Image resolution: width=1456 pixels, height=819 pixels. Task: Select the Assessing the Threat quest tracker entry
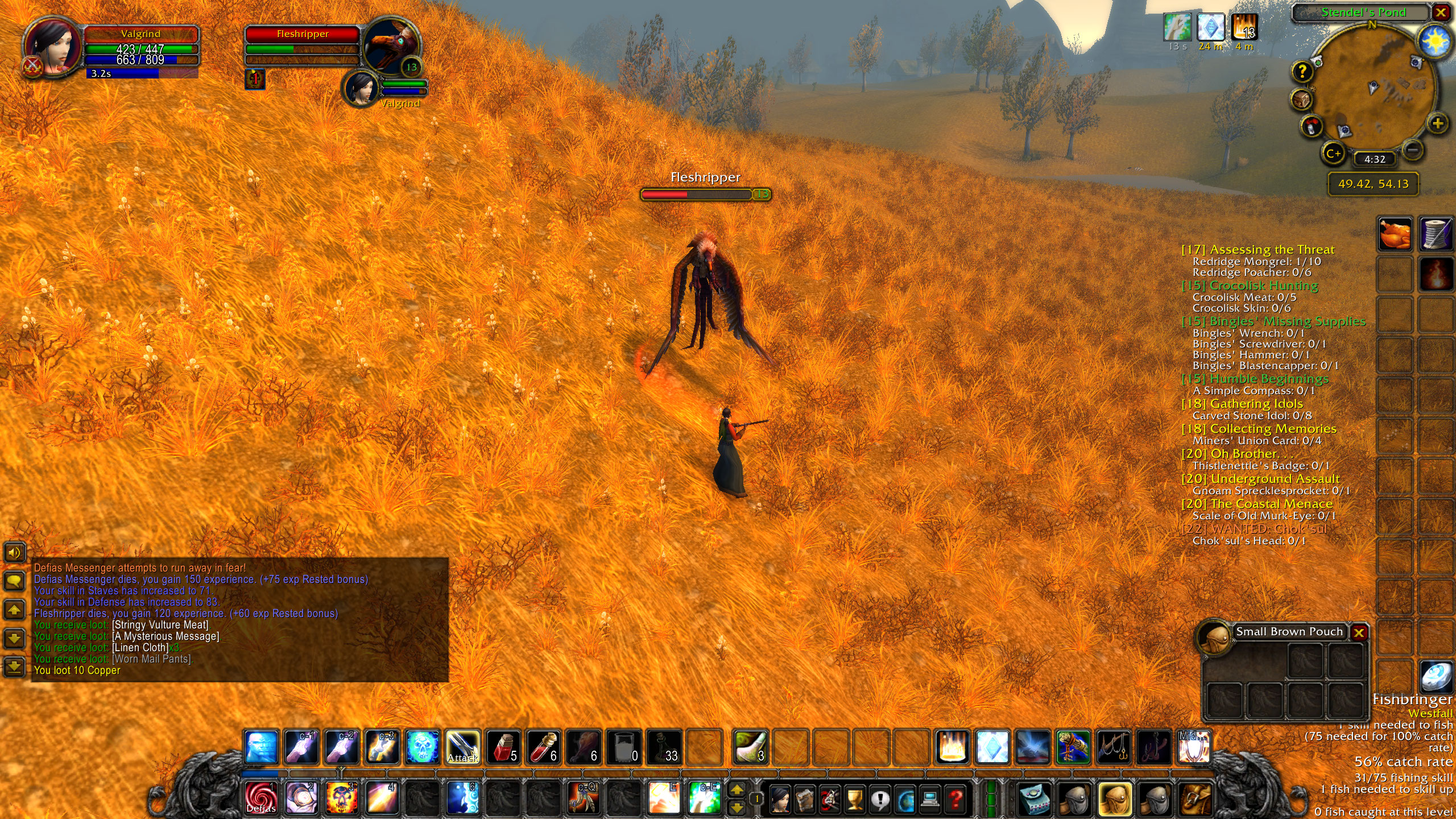[x=1258, y=249]
